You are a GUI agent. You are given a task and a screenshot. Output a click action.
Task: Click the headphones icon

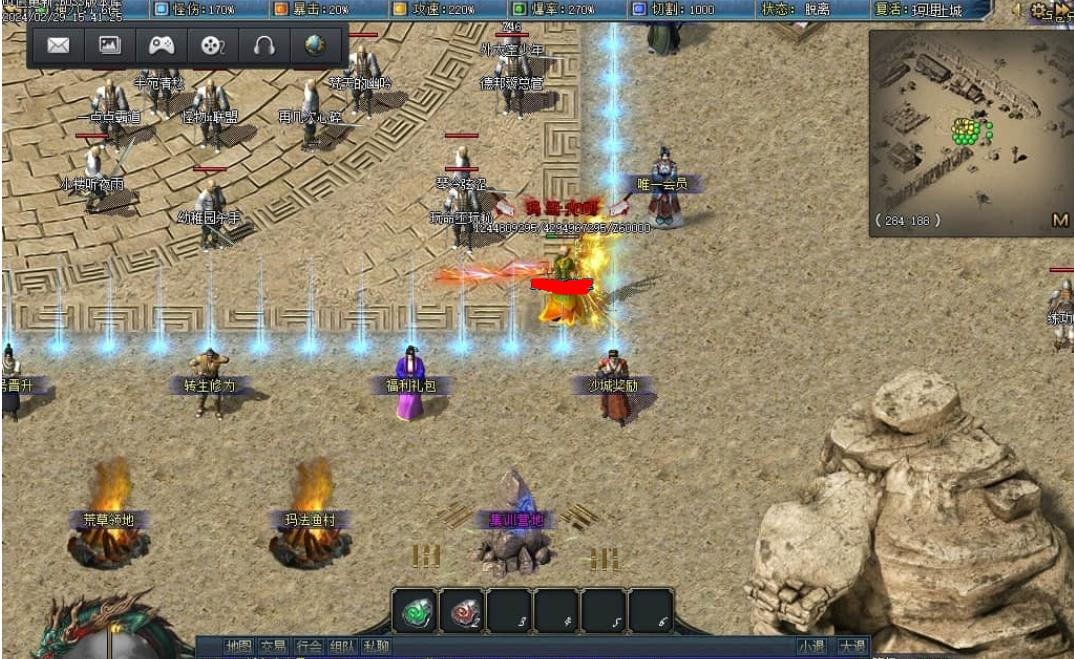pos(264,46)
